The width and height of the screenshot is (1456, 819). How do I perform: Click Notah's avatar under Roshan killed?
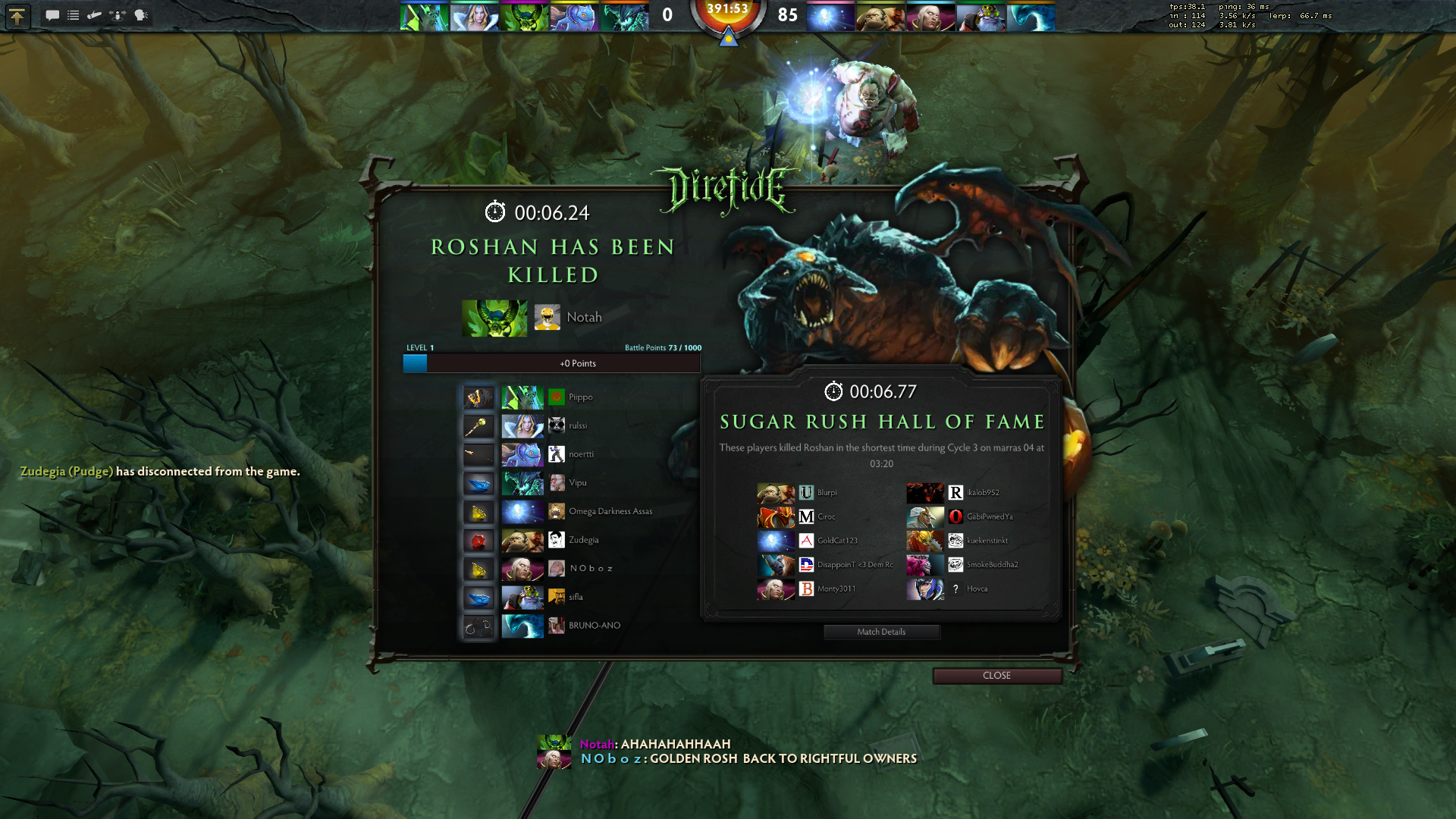[547, 317]
